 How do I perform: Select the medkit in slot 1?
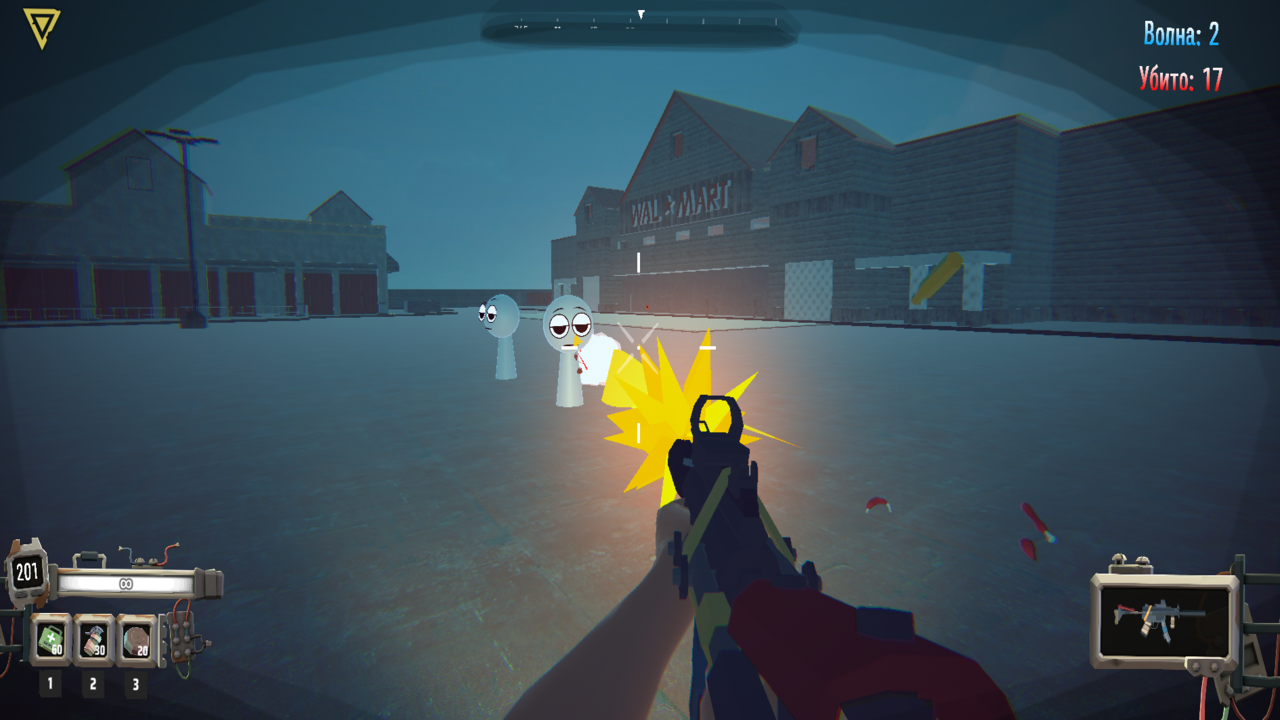pos(48,637)
